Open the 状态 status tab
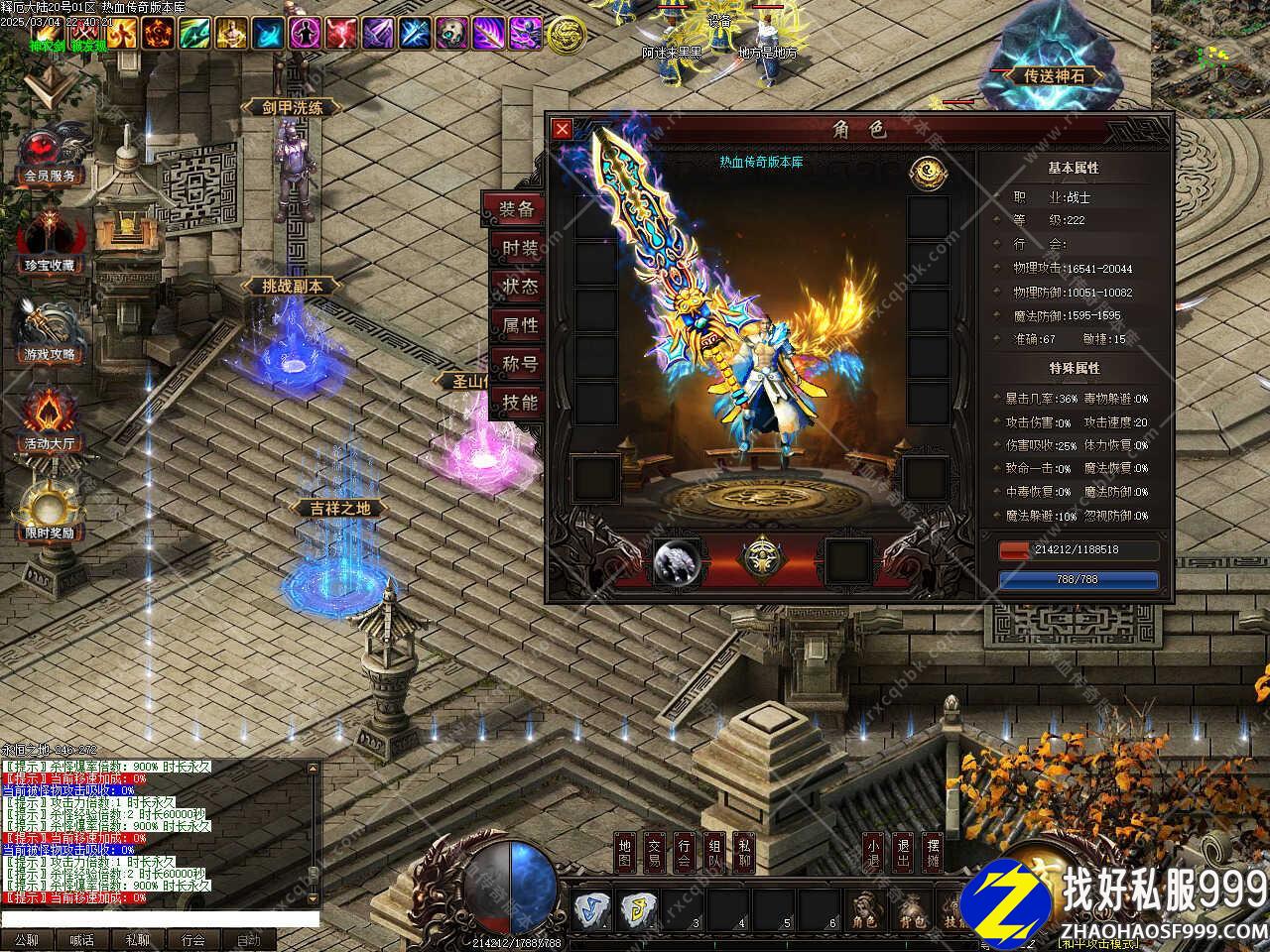1270x952 pixels. coord(518,286)
